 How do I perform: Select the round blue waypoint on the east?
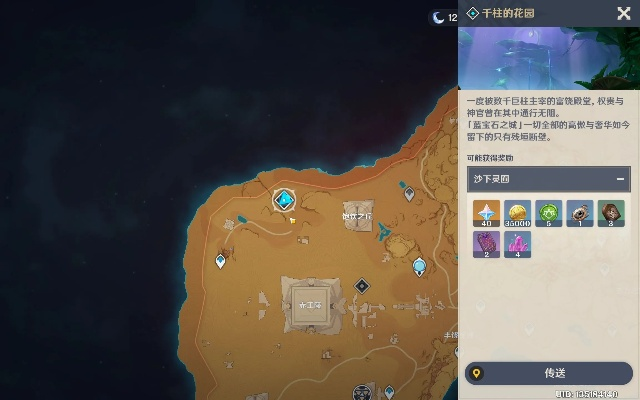(x=420, y=266)
